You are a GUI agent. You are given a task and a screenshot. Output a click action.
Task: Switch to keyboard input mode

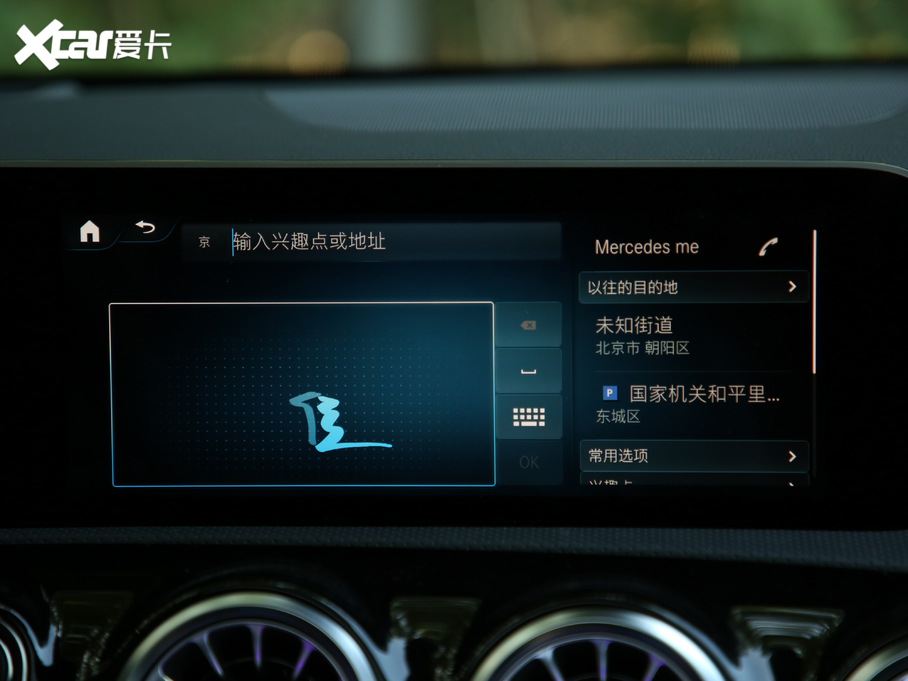click(528, 417)
